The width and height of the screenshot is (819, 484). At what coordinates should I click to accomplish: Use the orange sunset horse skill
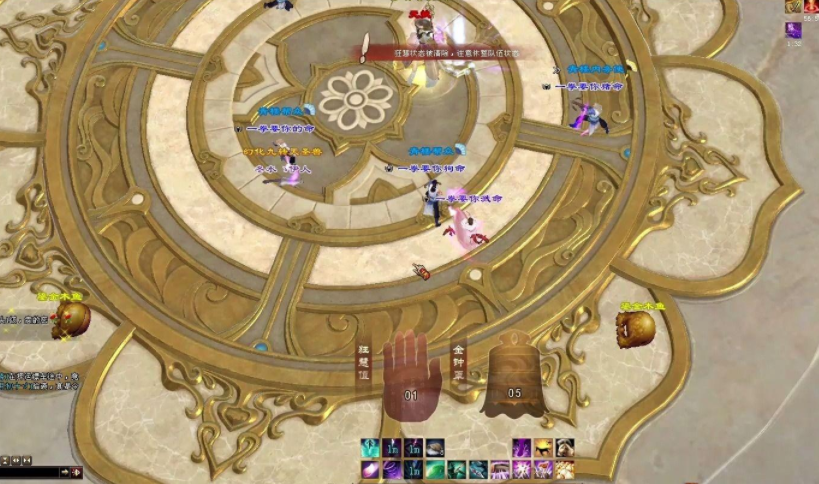pyautogui.click(x=543, y=446)
